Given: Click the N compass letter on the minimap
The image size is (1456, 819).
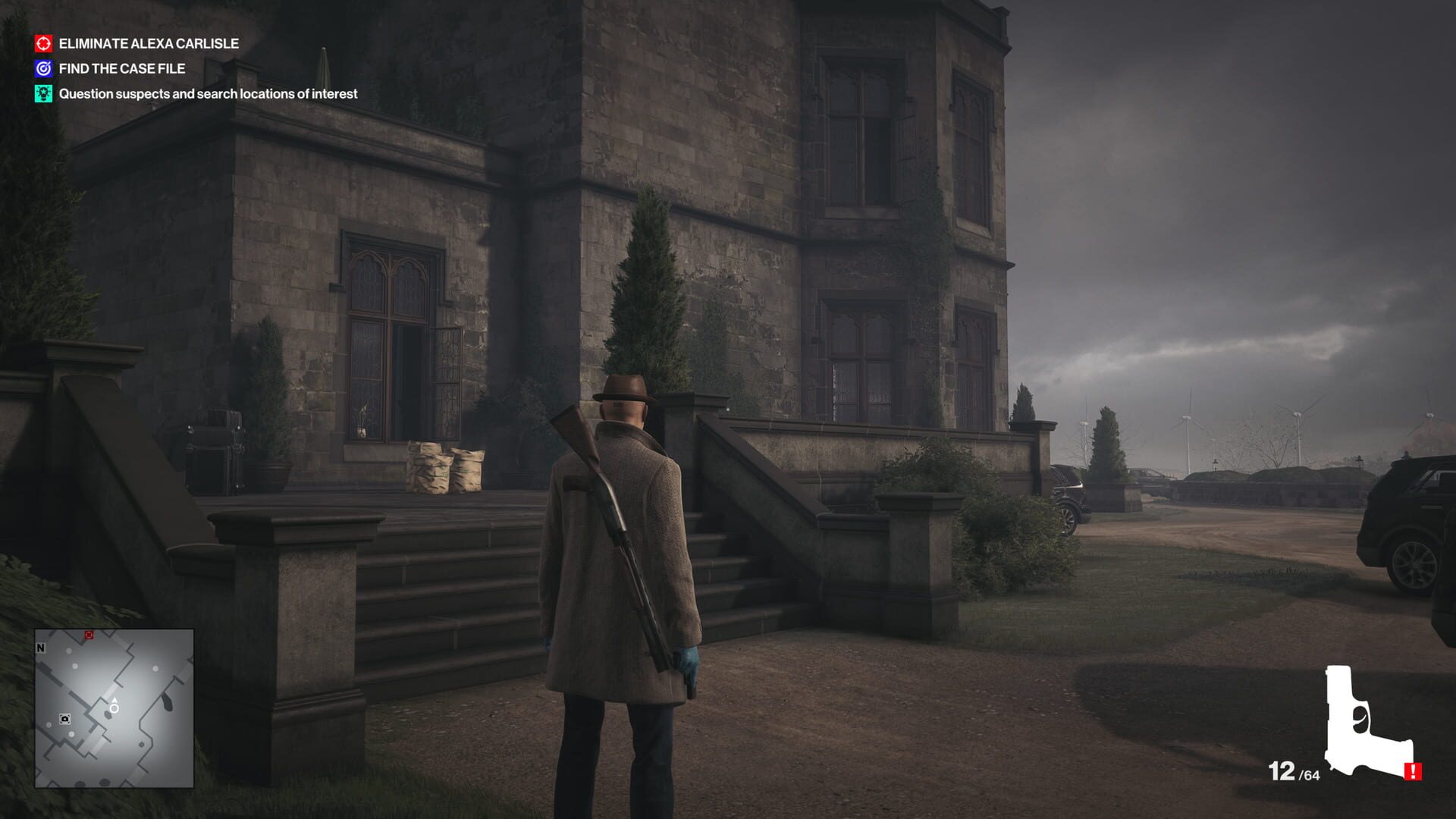Looking at the screenshot, I should (x=40, y=648).
